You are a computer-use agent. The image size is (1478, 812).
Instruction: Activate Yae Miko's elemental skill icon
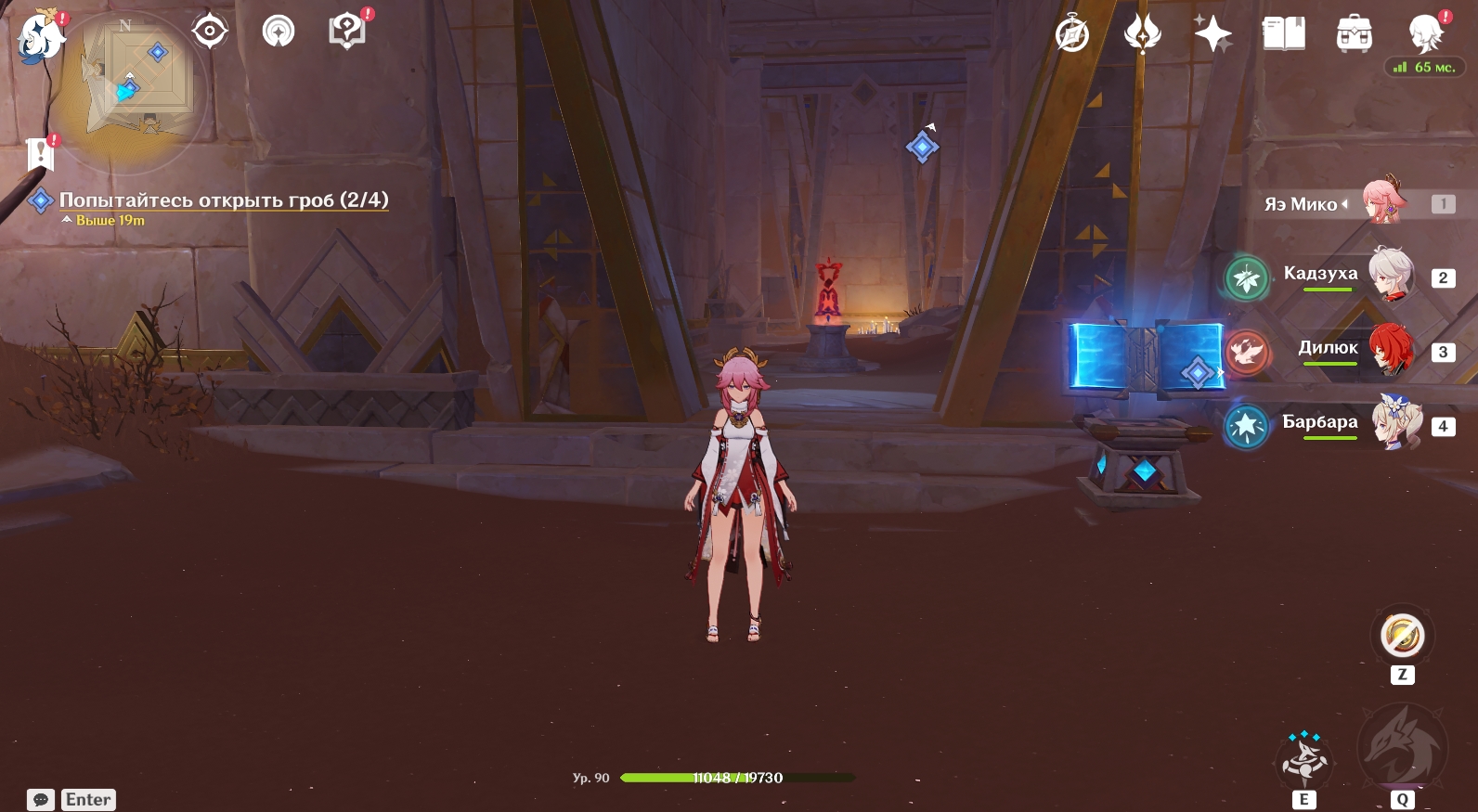coord(1304,759)
